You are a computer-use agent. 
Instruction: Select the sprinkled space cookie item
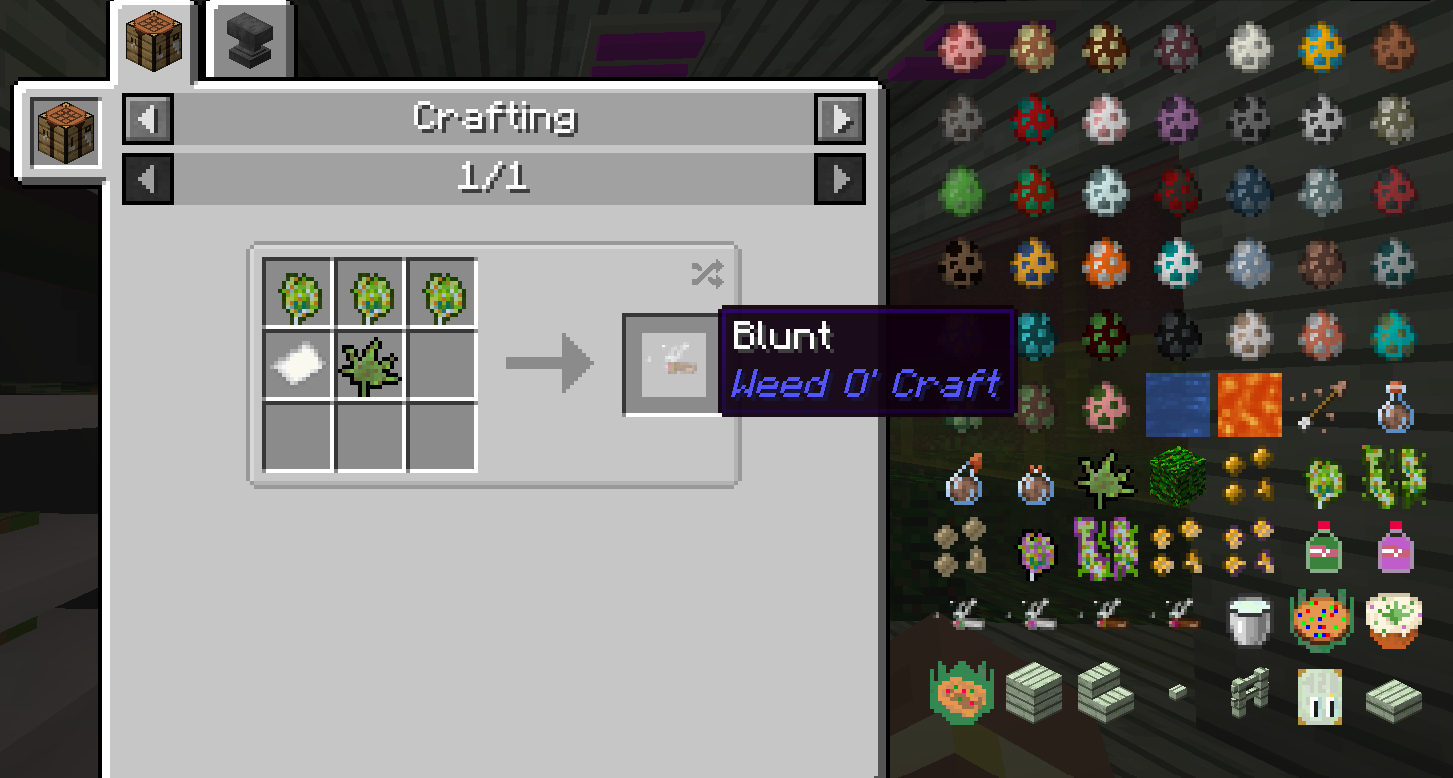click(1321, 620)
